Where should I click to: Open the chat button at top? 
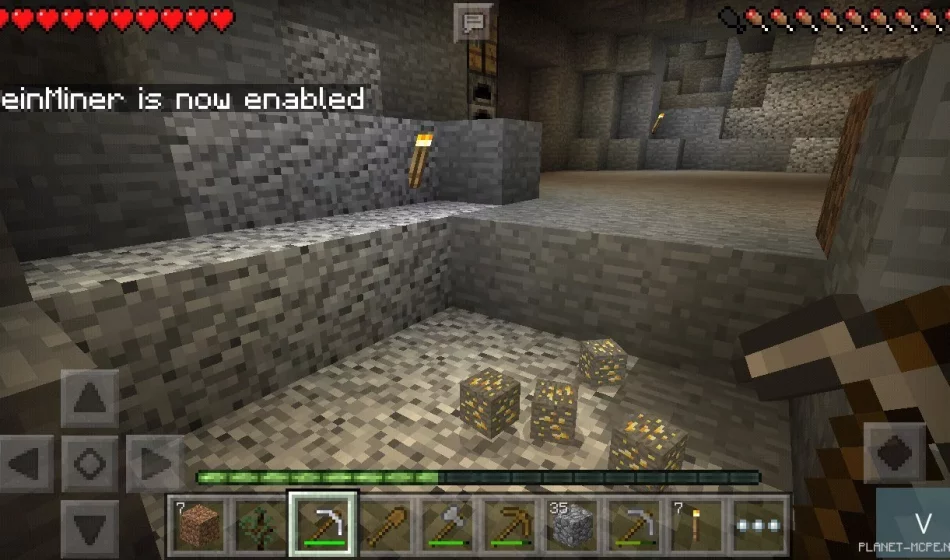[472, 22]
